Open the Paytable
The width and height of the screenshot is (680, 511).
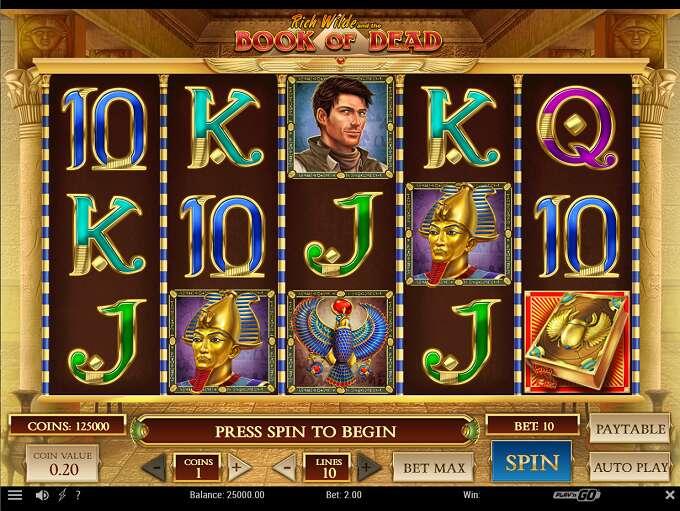pos(630,429)
